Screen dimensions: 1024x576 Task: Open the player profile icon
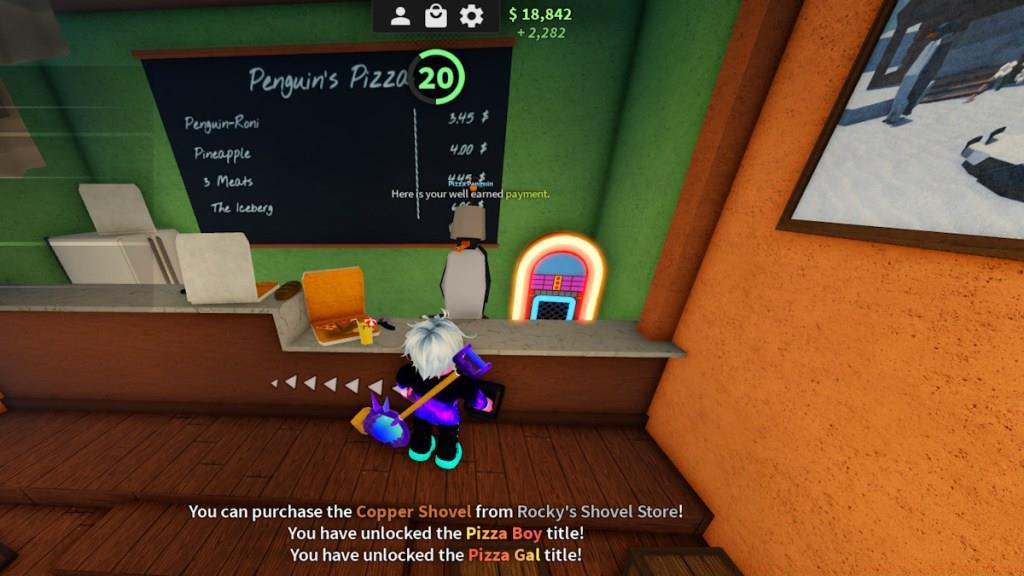tap(400, 16)
